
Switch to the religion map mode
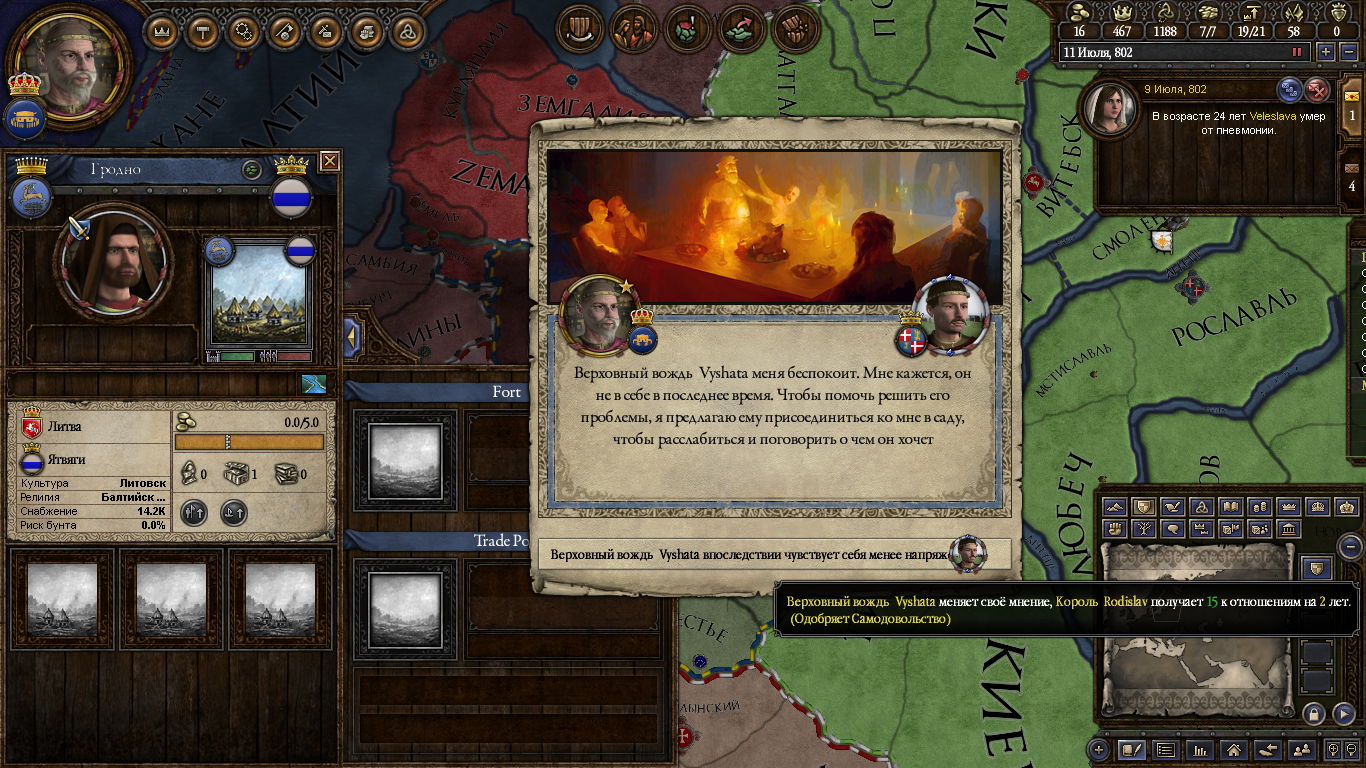[x=1202, y=507]
